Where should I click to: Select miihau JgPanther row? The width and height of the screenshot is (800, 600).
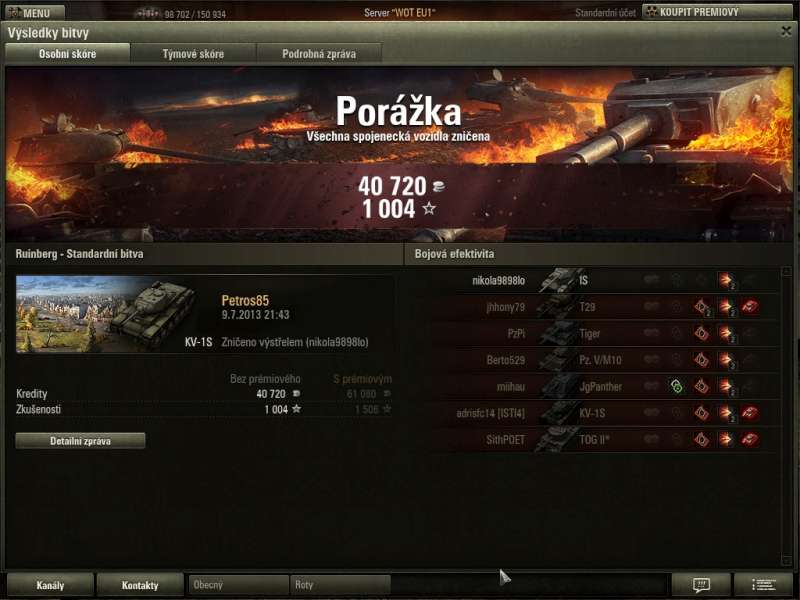click(x=600, y=386)
